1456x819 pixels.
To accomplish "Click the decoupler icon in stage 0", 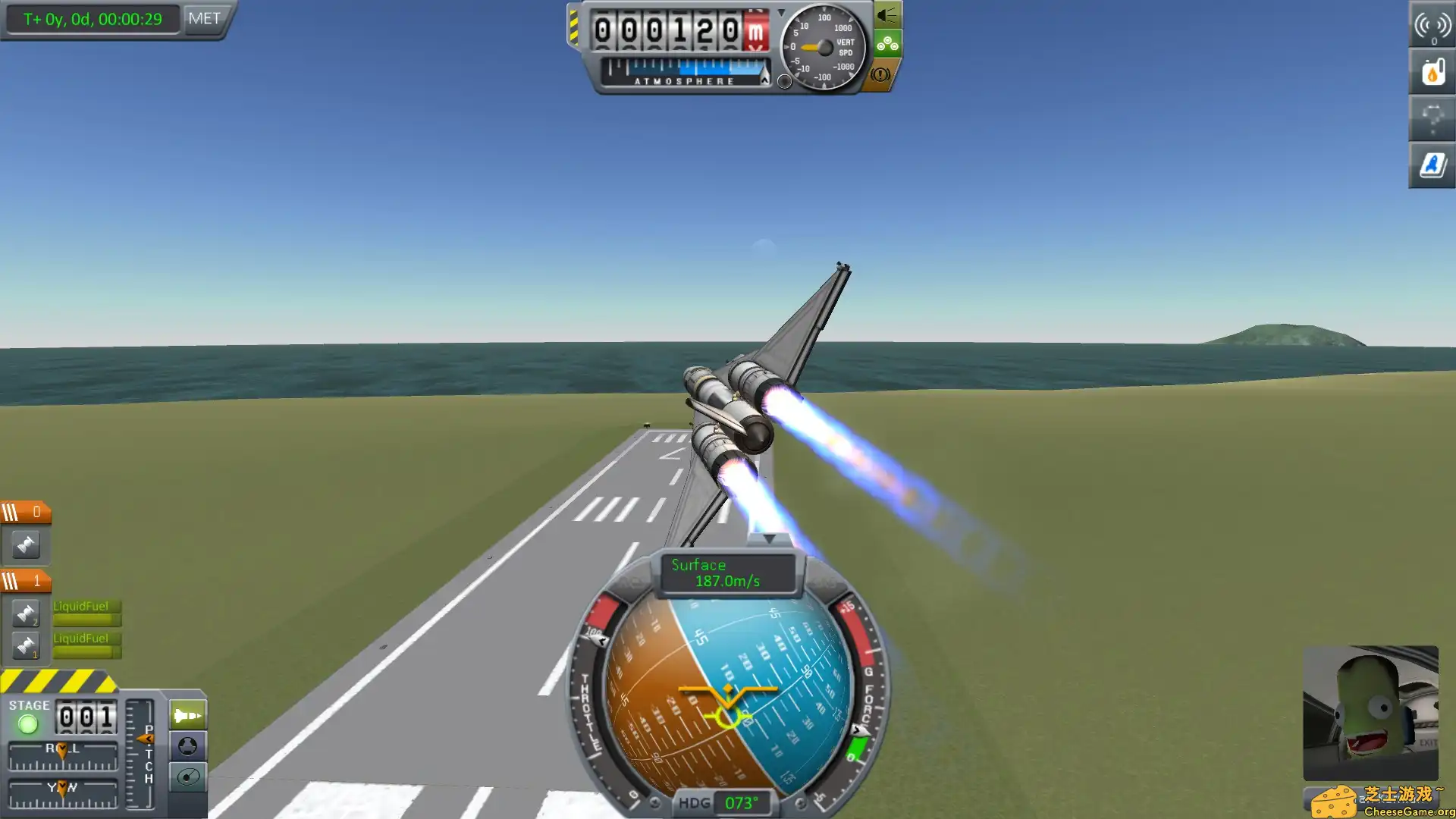I will coord(25,546).
